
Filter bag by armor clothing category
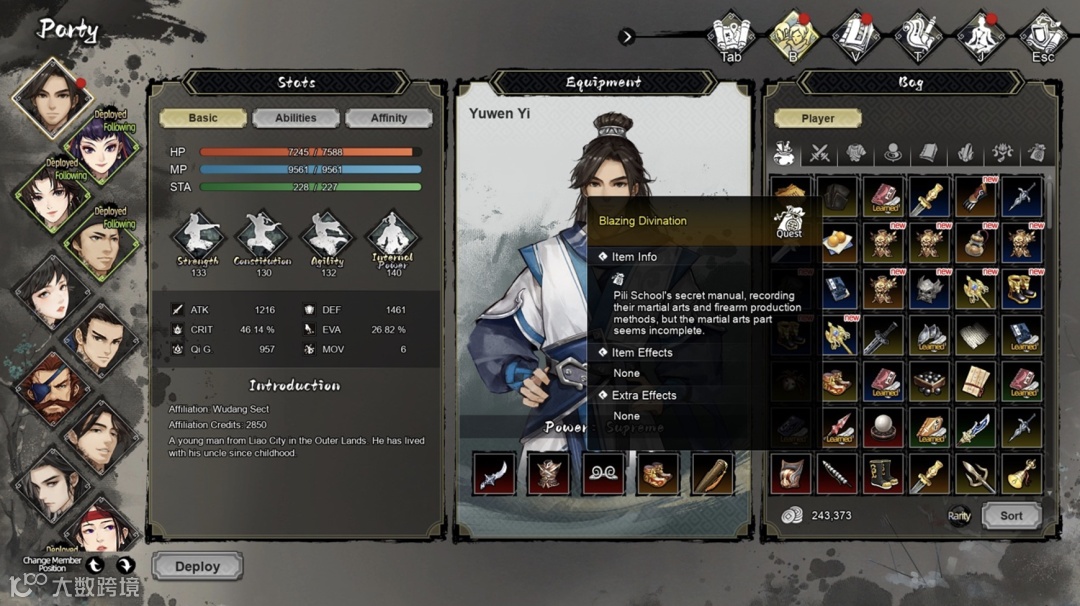tap(856, 154)
